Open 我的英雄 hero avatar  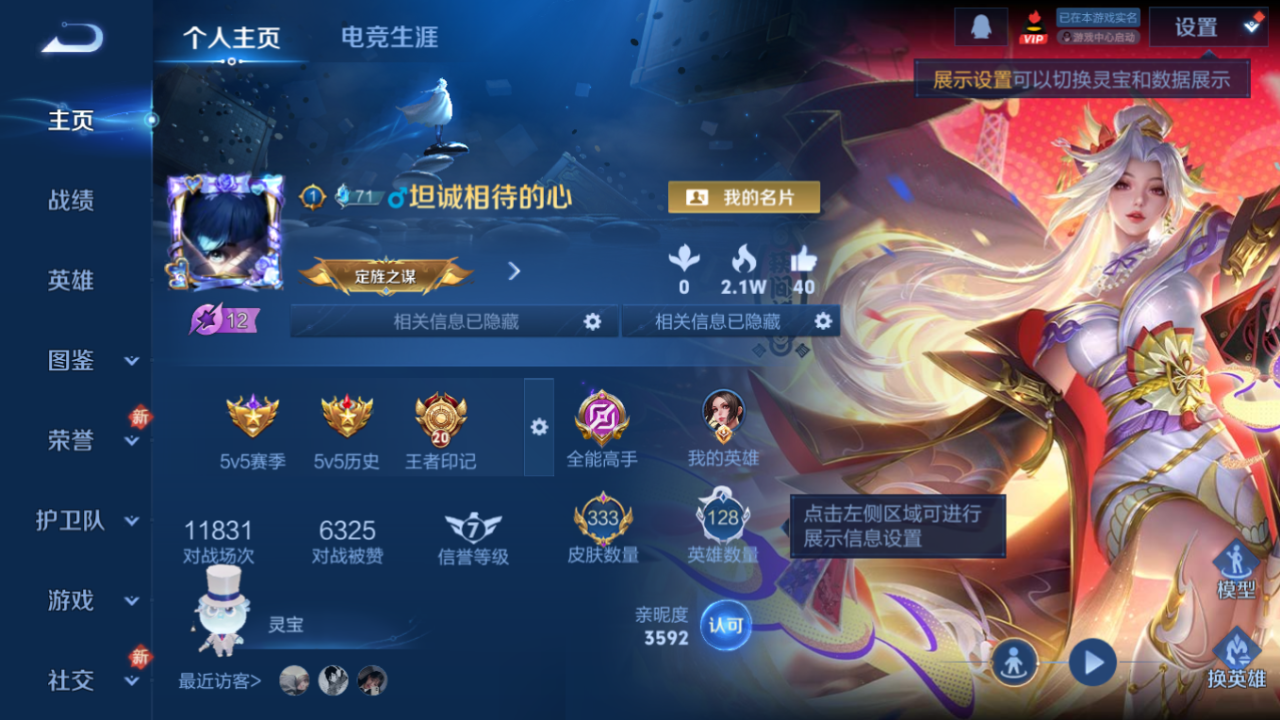pyautogui.click(x=725, y=413)
